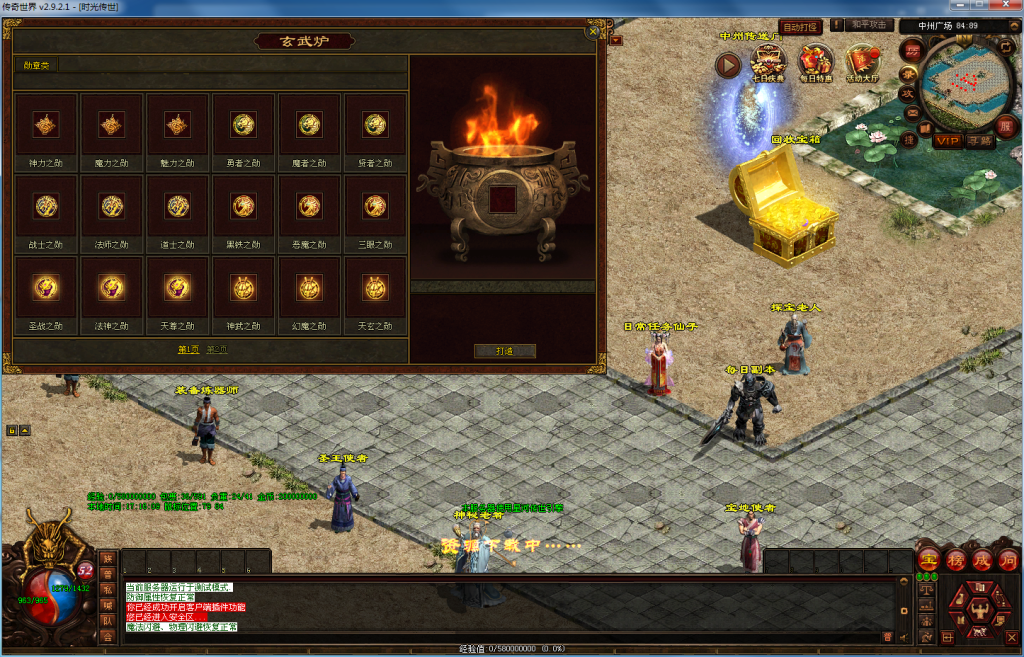Switch the 和平攻击 attack mode
The image size is (1024, 657).
pos(869,25)
